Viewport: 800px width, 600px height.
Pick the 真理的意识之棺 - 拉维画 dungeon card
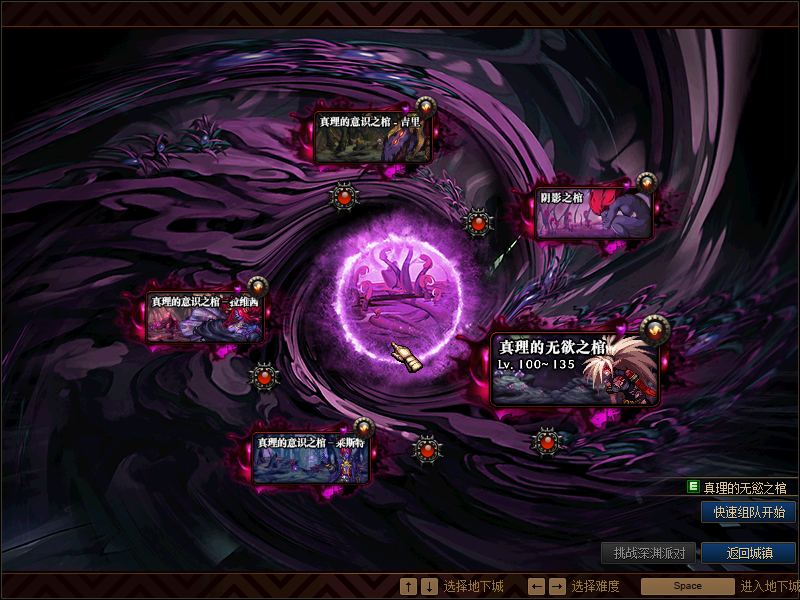[x=206, y=317]
